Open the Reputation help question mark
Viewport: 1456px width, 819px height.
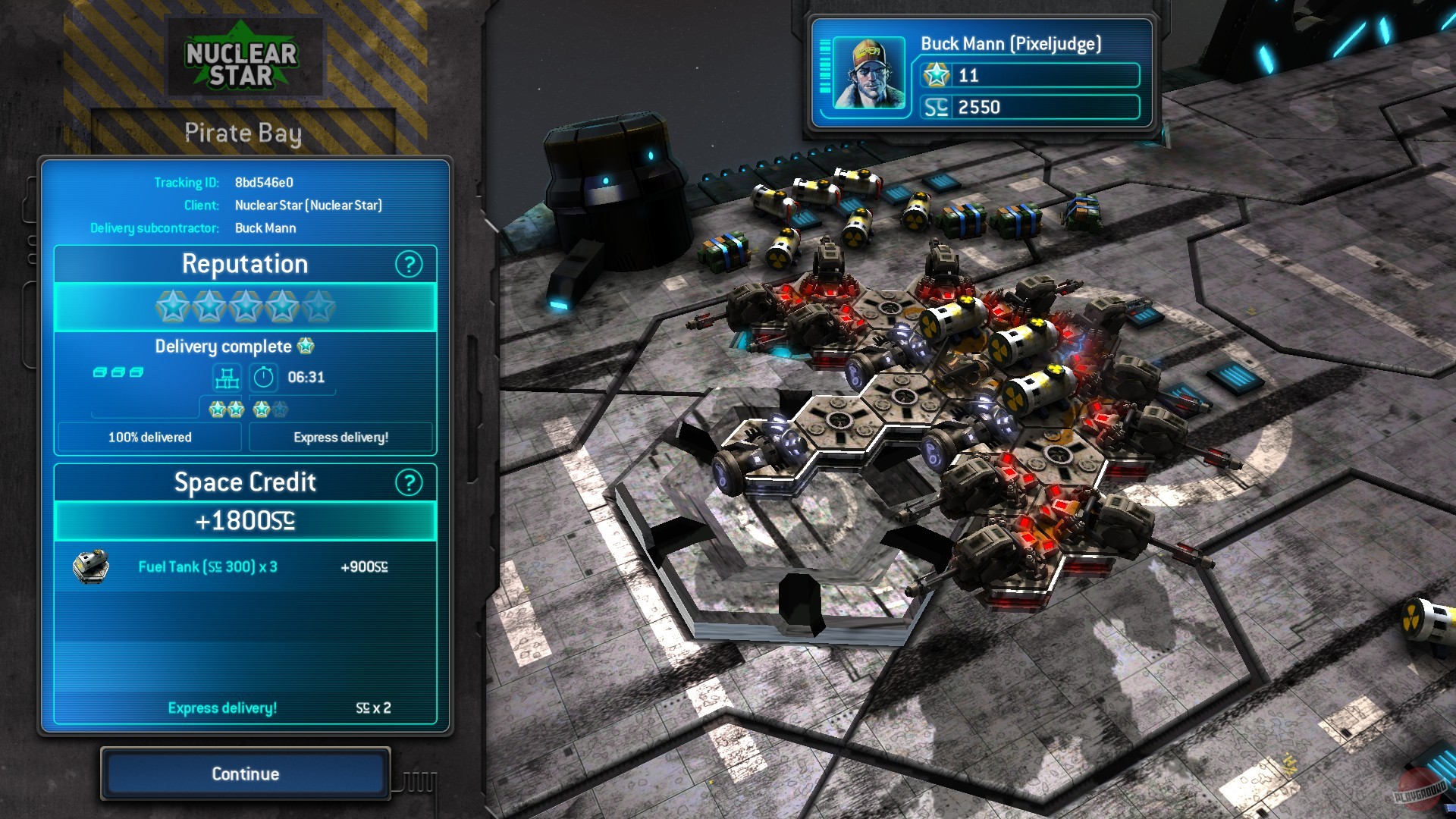(409, 265)
